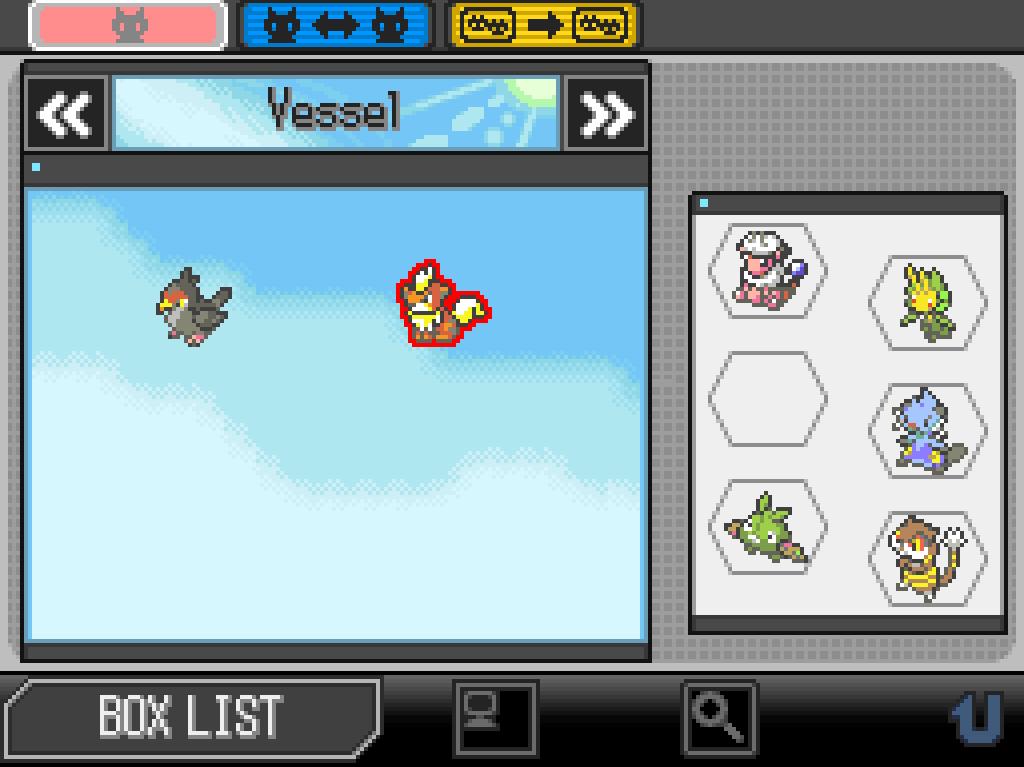
Task: Select the red-outlined orange fox Pokémon
Action: point(441,305)
